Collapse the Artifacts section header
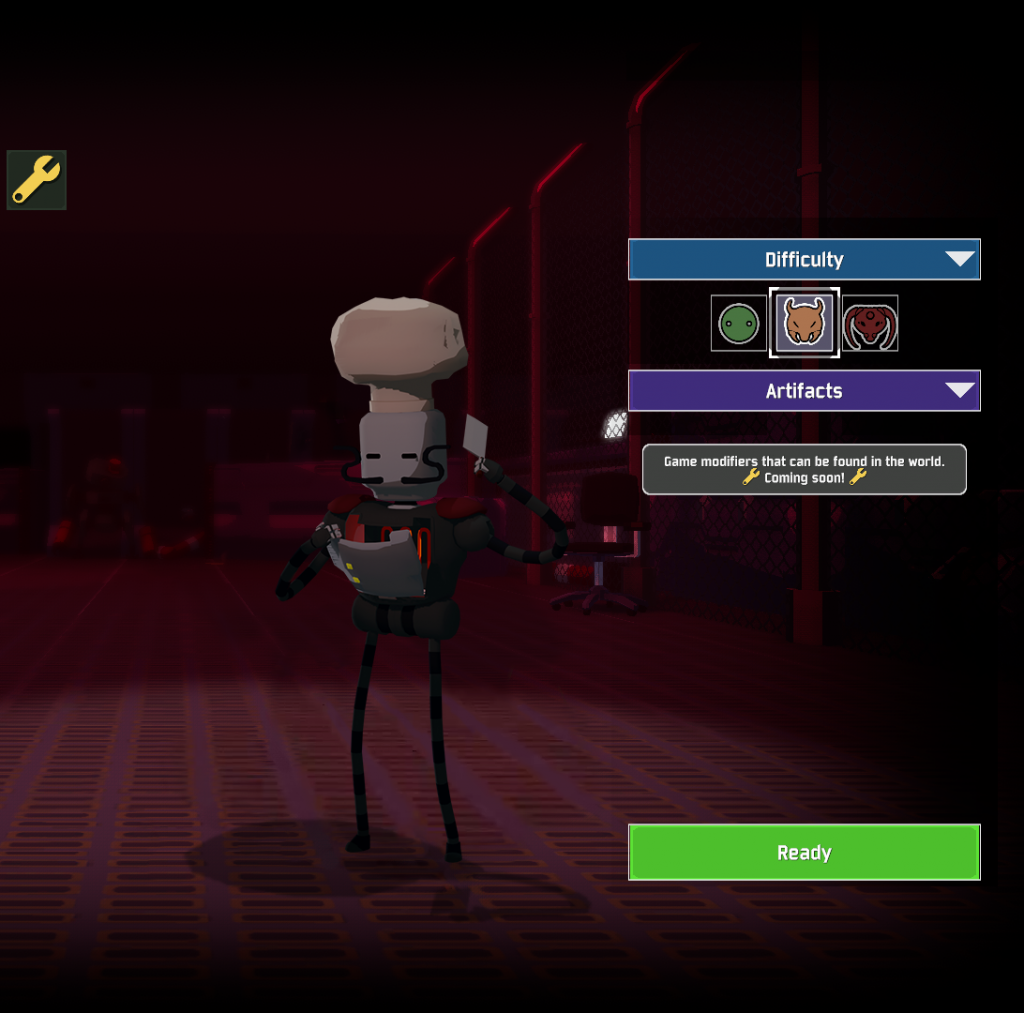This screenshot has width=1024, height=1013. click(803, 391)
